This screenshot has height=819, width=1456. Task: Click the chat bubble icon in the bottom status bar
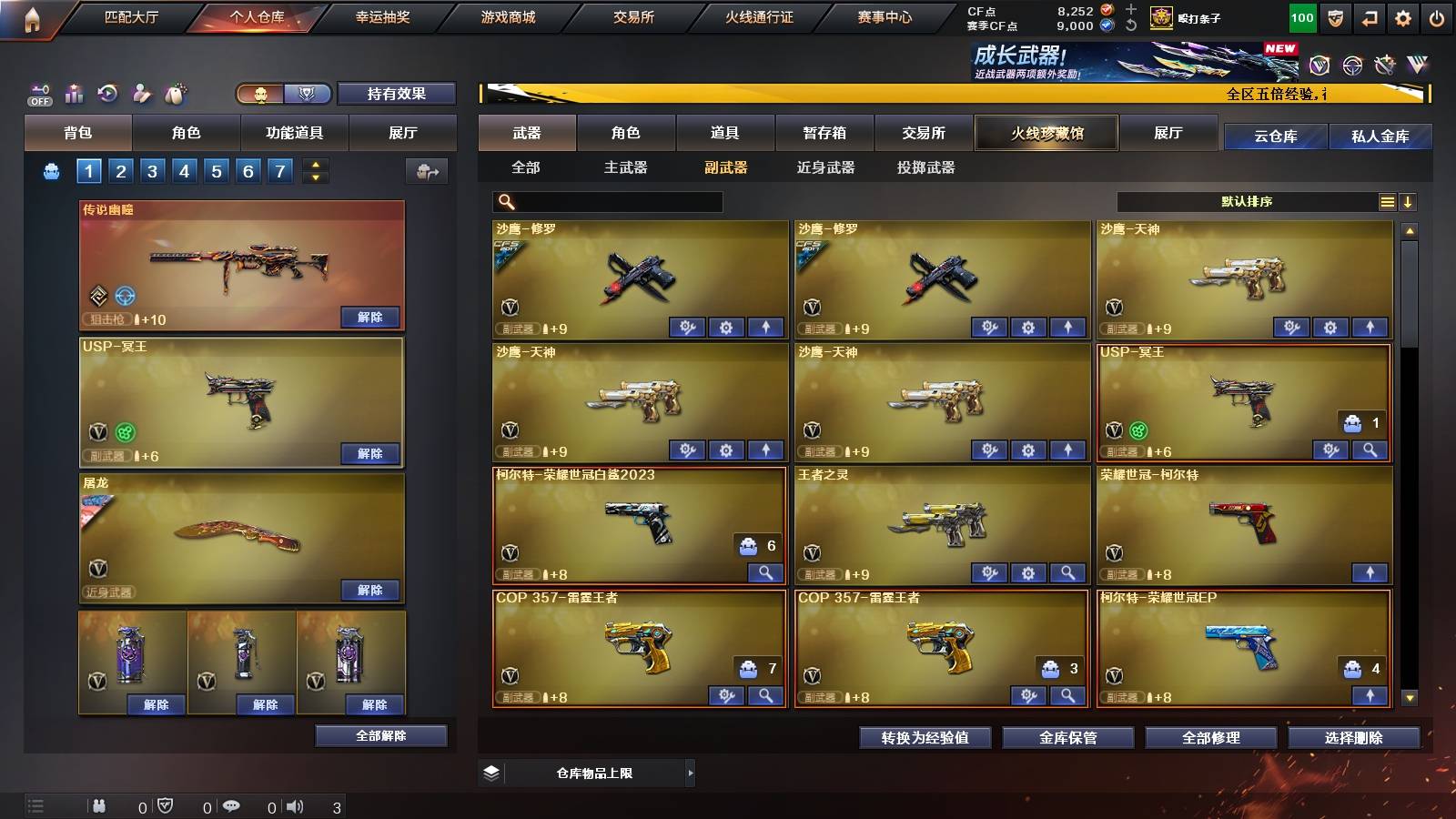tap(230, 806)
